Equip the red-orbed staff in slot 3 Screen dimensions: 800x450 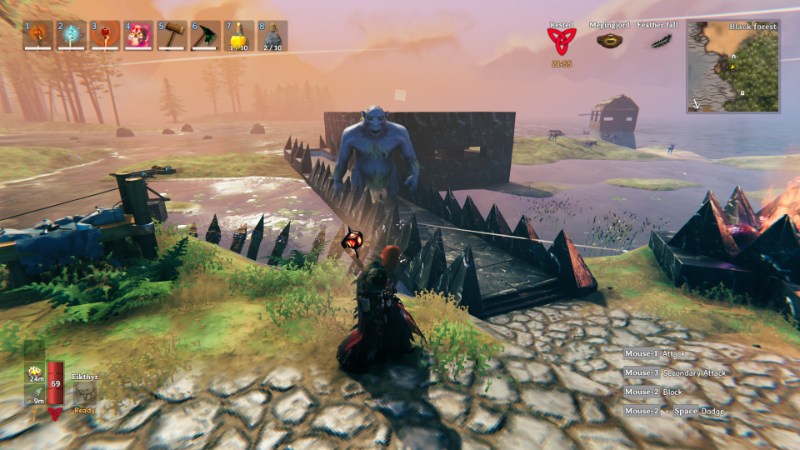click(105, 35)
